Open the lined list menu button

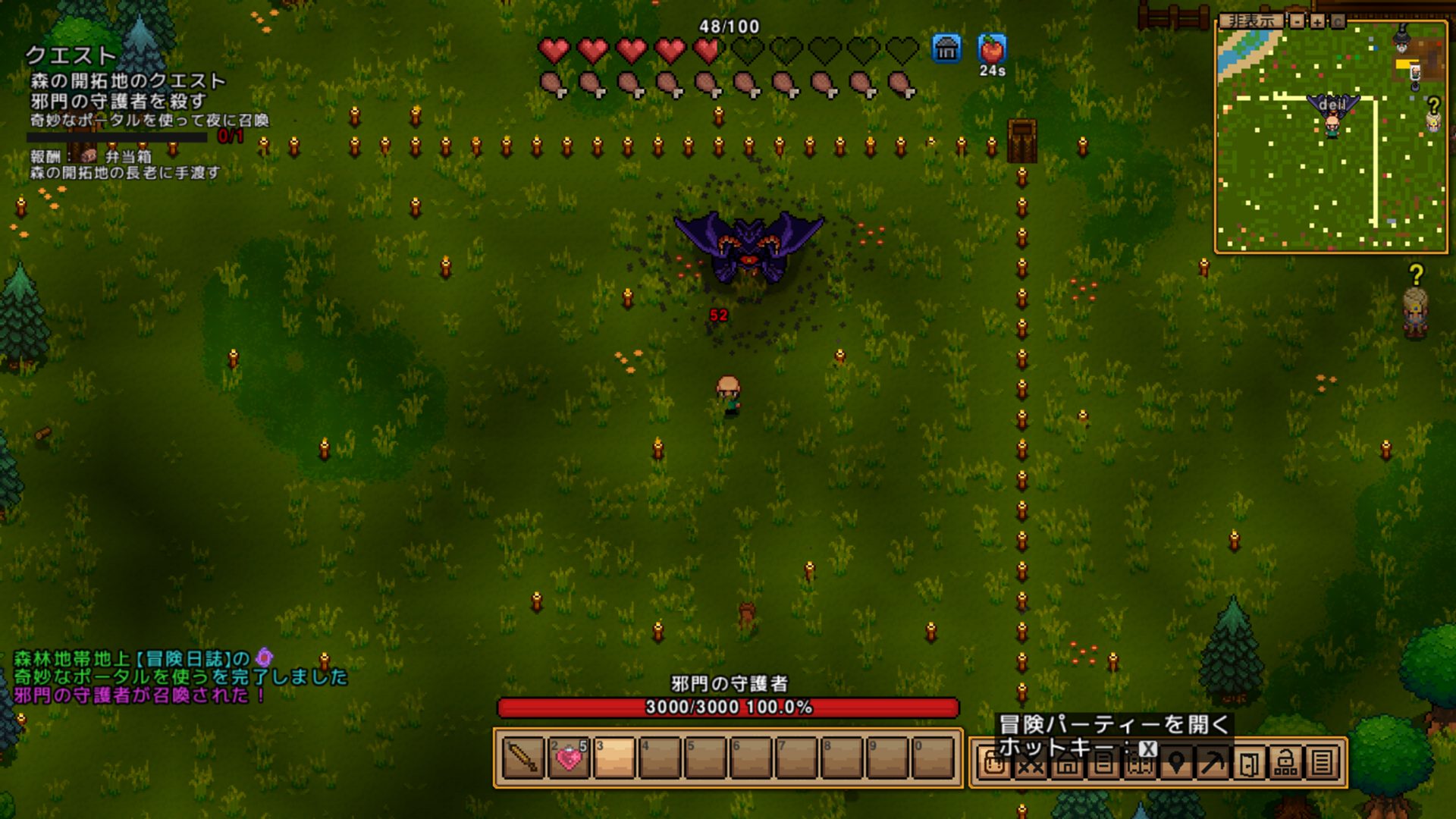(1322, 763)
